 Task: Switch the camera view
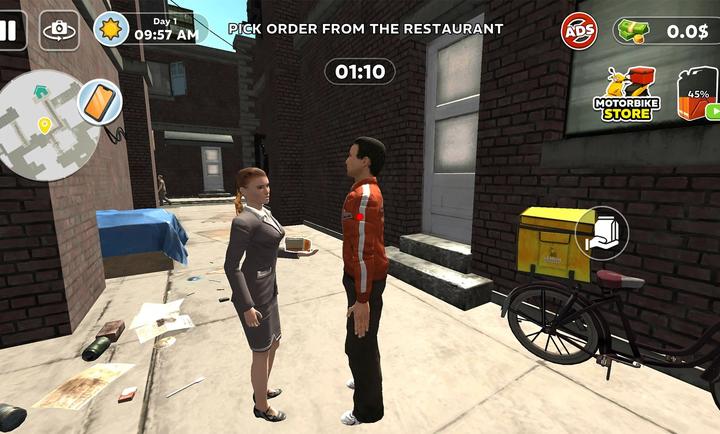pos(59,30)
